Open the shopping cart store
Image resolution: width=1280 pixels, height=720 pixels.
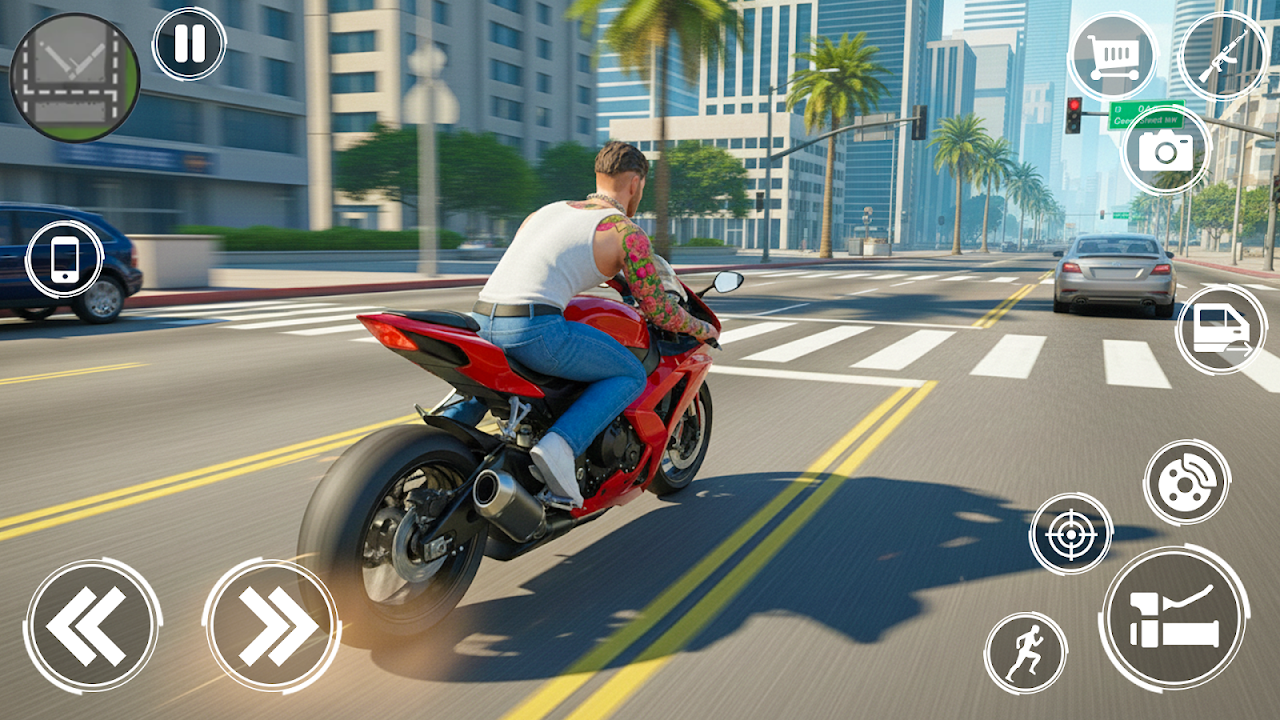tap(1111, 55)
